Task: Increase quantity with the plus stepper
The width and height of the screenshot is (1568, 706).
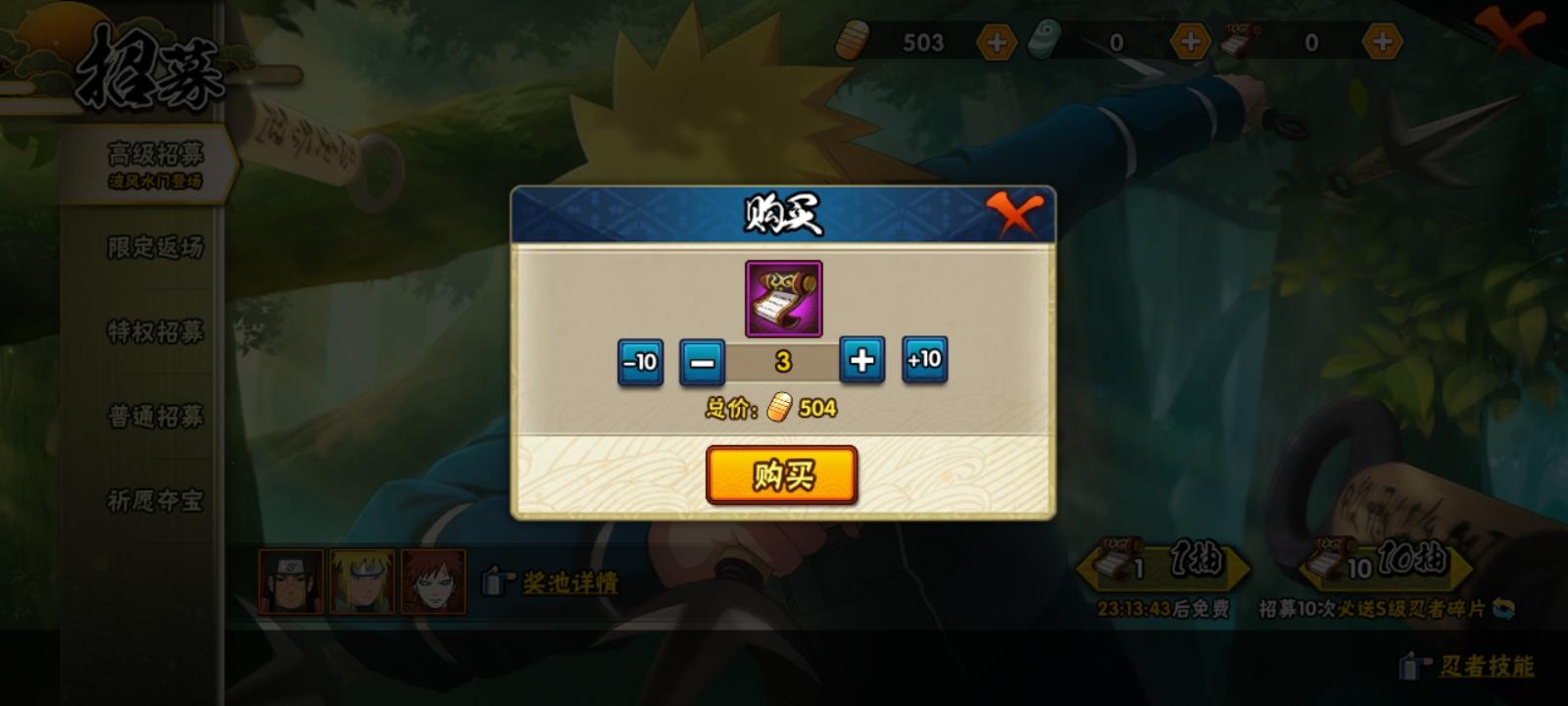Action: 864,362
